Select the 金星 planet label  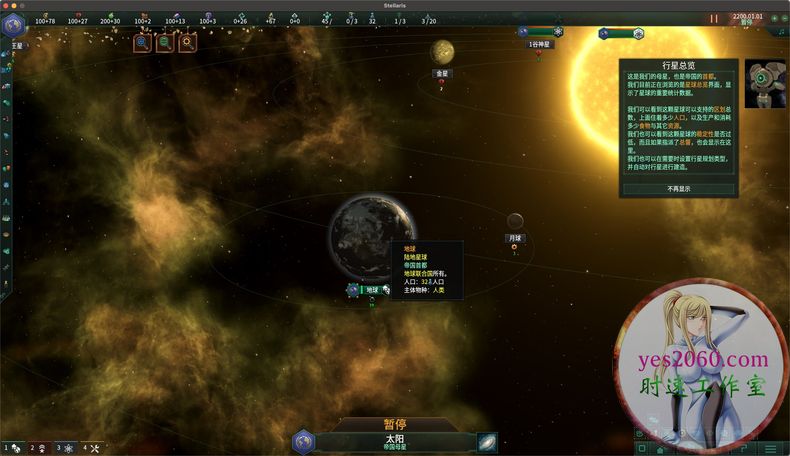tap(442, 73)
